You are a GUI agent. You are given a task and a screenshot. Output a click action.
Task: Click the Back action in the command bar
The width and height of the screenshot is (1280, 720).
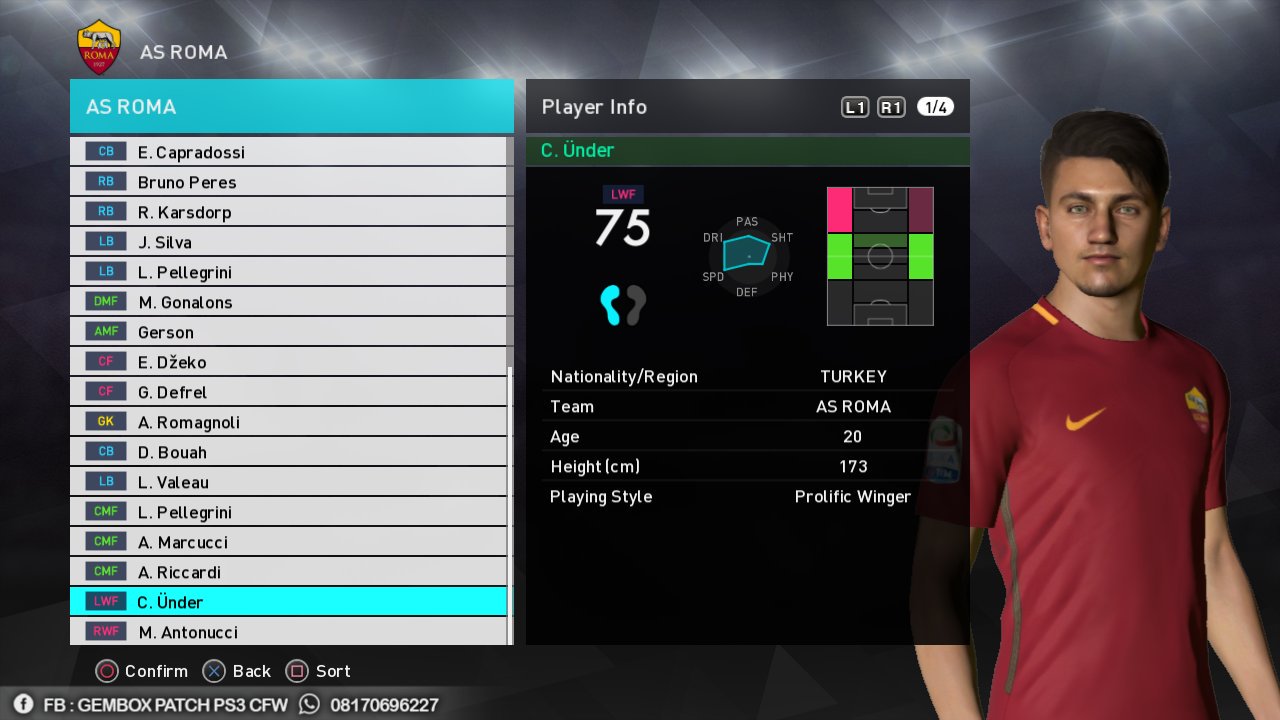[235, 671]
